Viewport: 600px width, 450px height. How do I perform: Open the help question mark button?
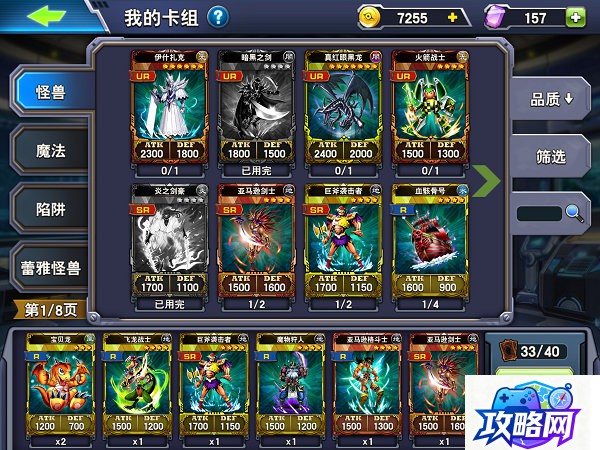[217, 17]
